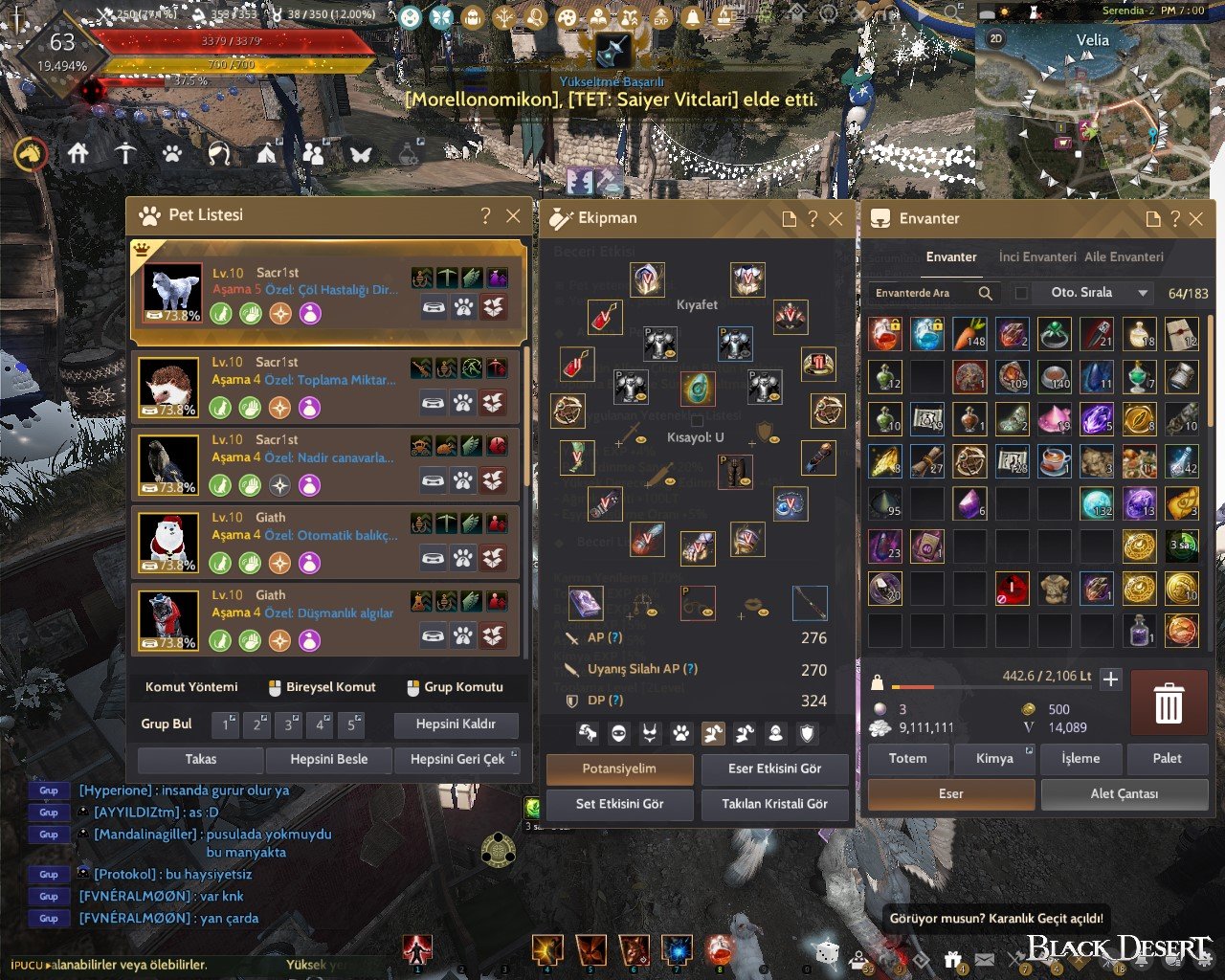Open the trash bin in the Envanter panel
Screen dimensions: 1225x980
(1168, 703)
